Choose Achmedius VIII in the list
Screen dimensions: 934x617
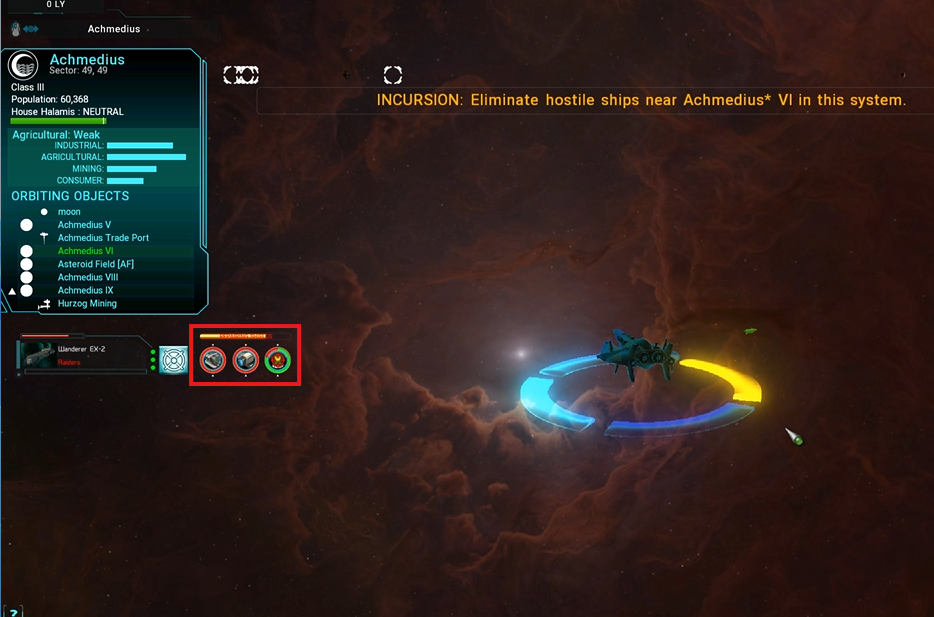pyautogui.click(x=87, y=277)
